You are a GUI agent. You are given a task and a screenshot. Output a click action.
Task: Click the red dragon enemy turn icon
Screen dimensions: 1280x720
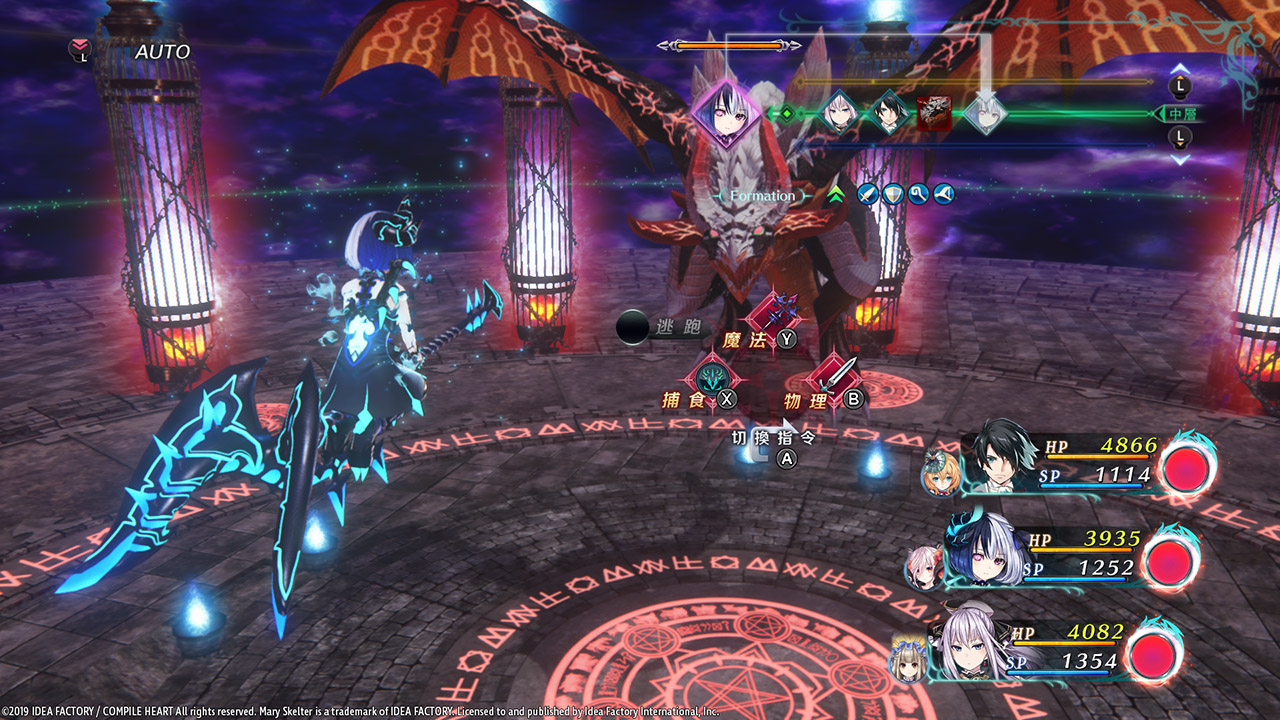[x=934, y=113]
